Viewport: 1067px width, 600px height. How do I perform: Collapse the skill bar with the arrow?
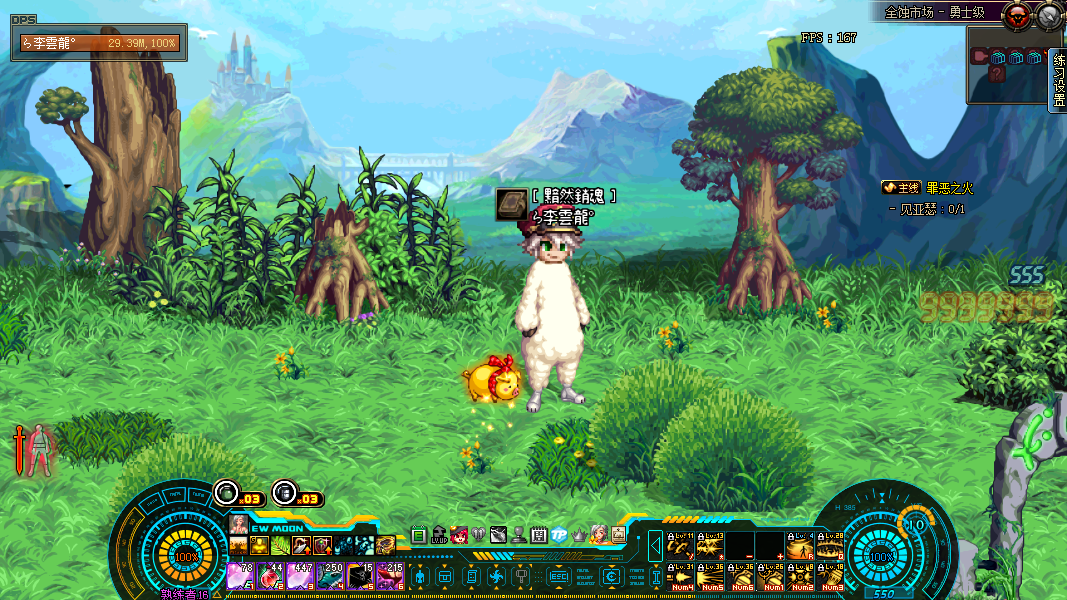point(656,546)
